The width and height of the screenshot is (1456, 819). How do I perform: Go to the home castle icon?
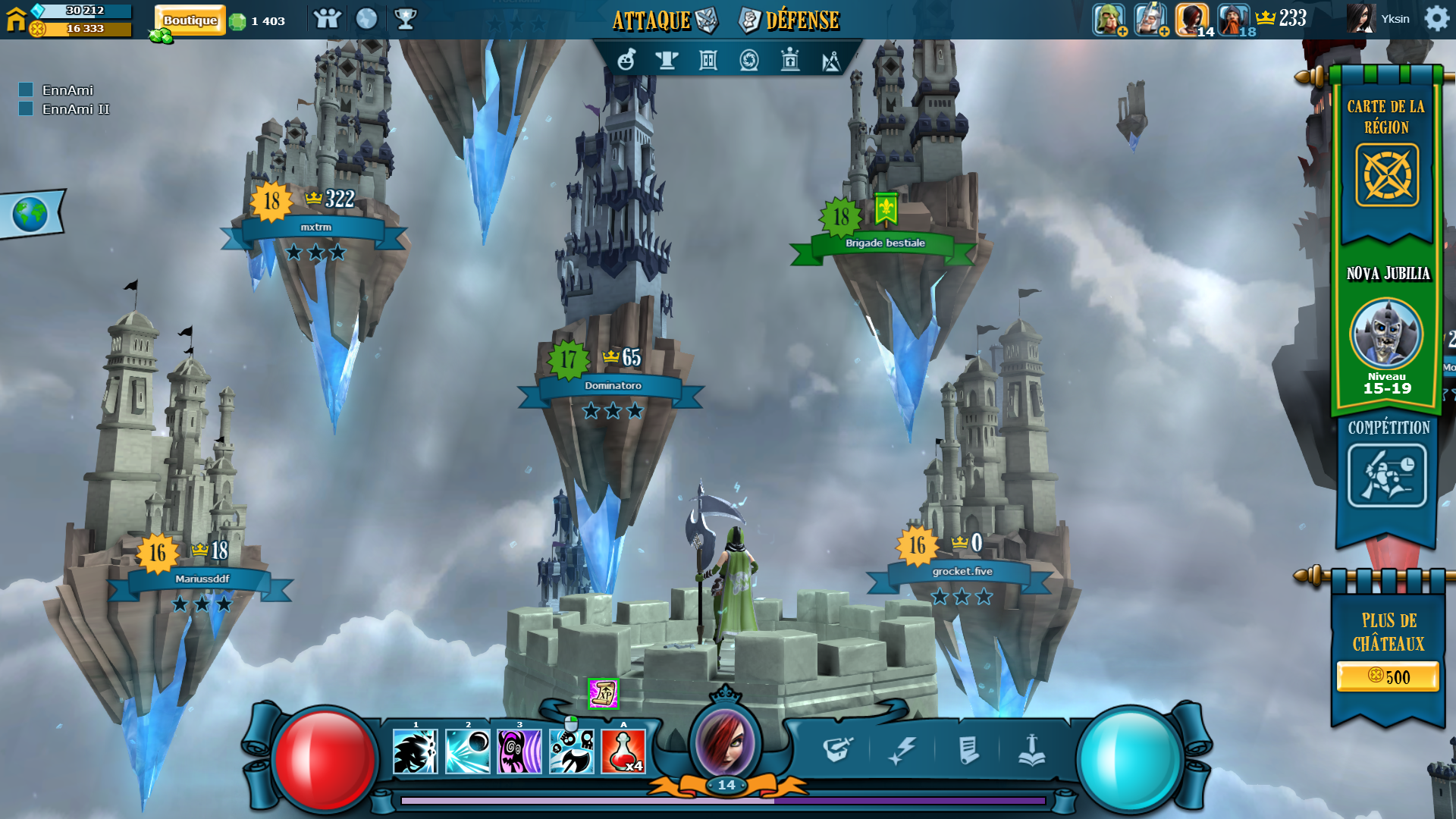tap(16, 19)
